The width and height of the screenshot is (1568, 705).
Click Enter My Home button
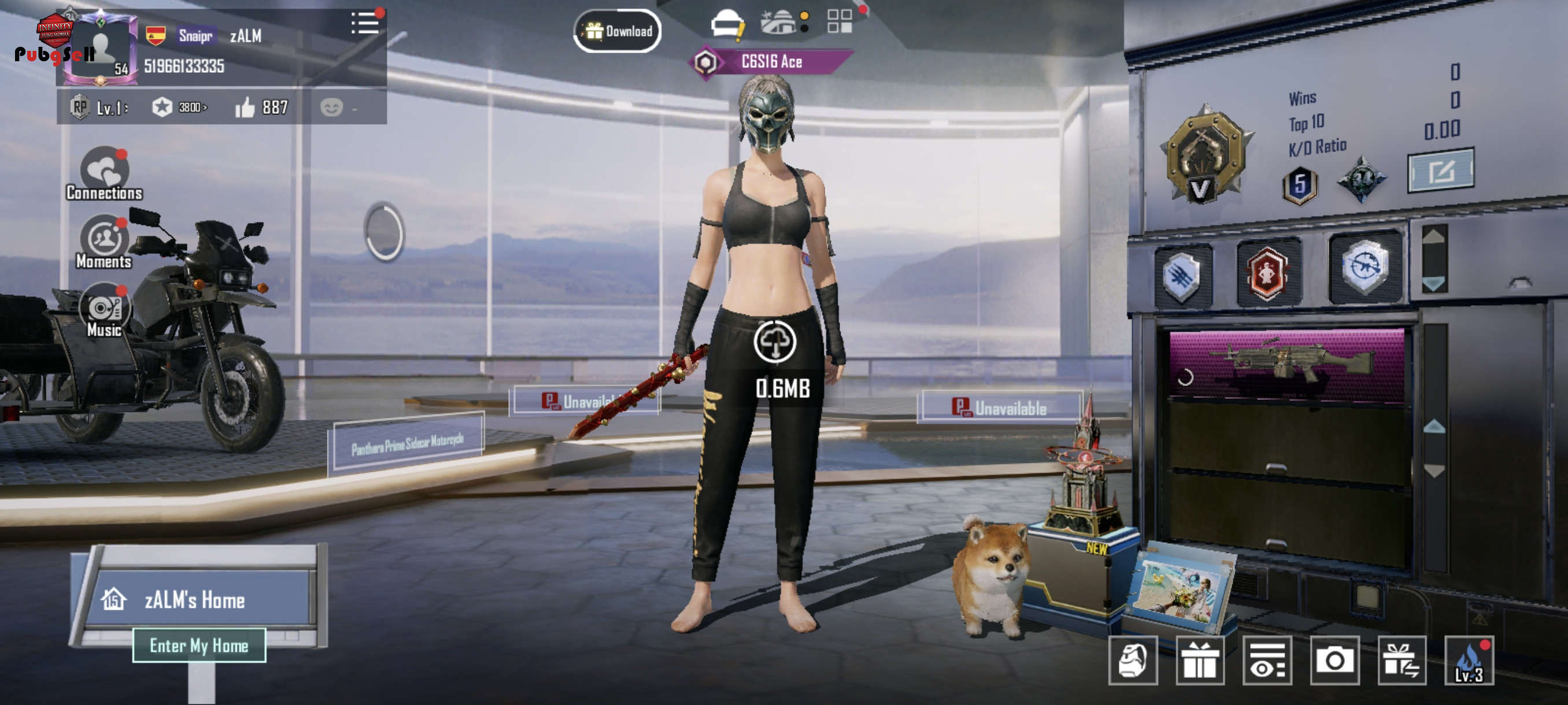(x=199, y=645)
